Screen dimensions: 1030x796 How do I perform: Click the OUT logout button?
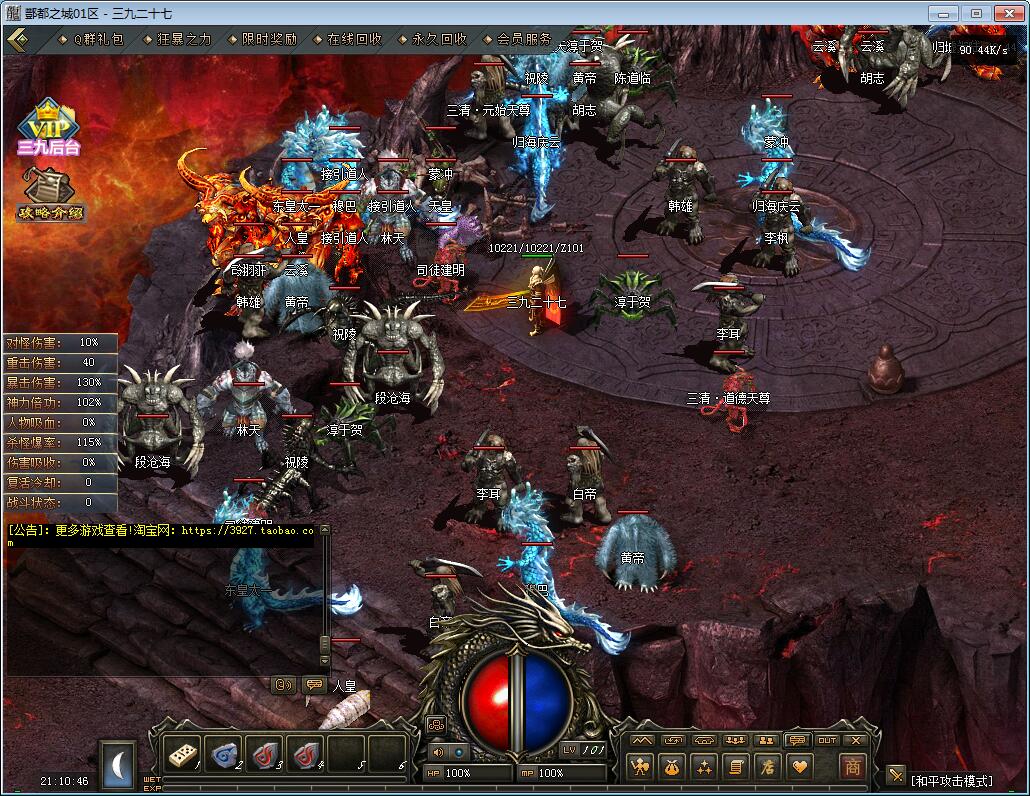click(827, 740)
